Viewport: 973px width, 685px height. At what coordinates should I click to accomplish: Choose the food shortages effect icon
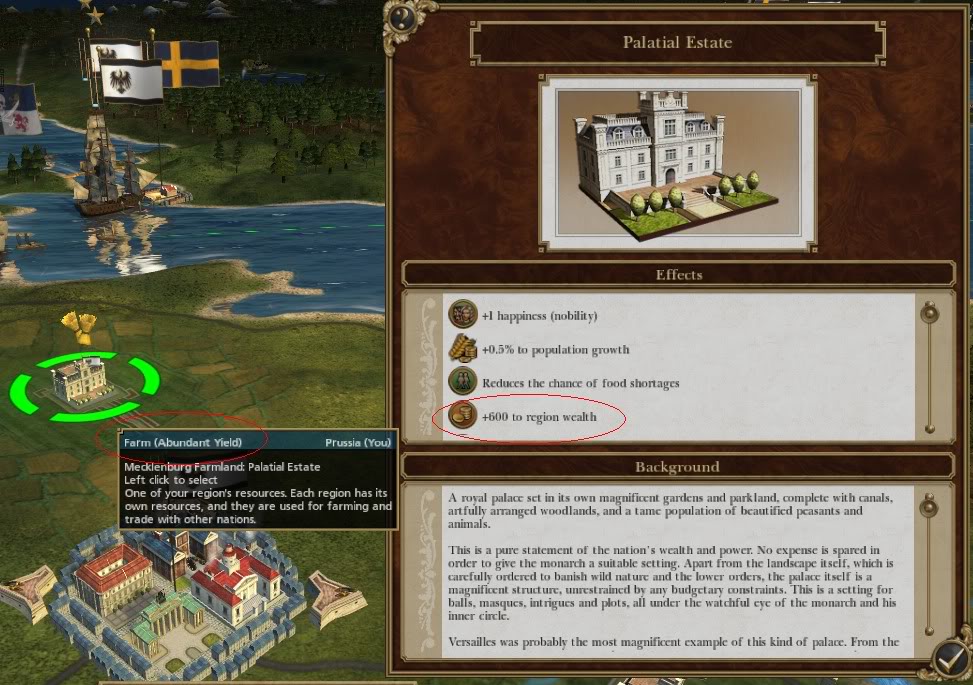pyautogui.click(x=462, y=382)
